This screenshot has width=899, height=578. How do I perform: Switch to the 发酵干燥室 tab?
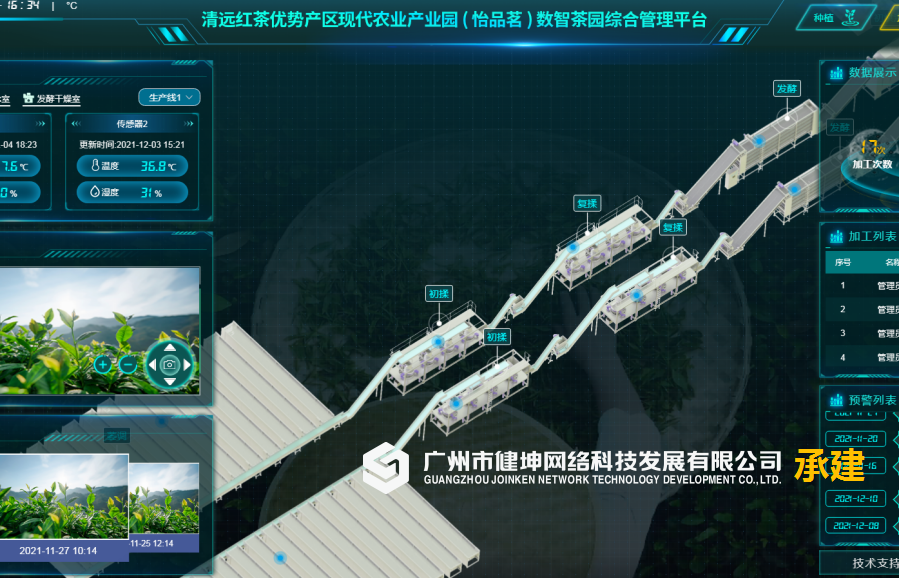pos(52,99)
